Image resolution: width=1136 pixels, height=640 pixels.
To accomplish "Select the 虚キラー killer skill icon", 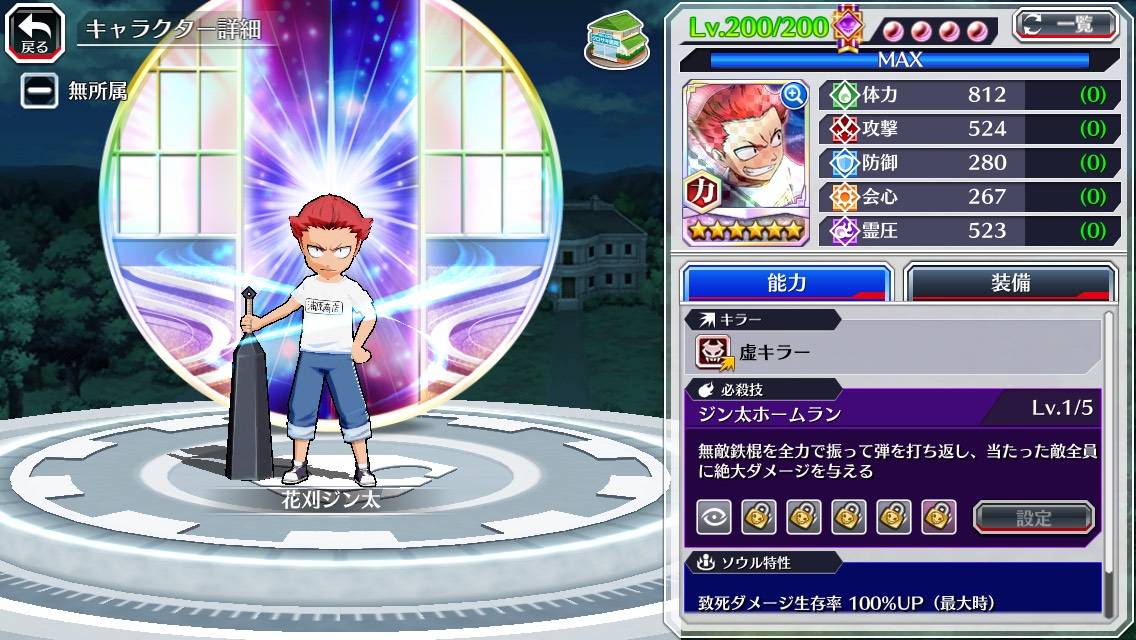I will [714, 352].
